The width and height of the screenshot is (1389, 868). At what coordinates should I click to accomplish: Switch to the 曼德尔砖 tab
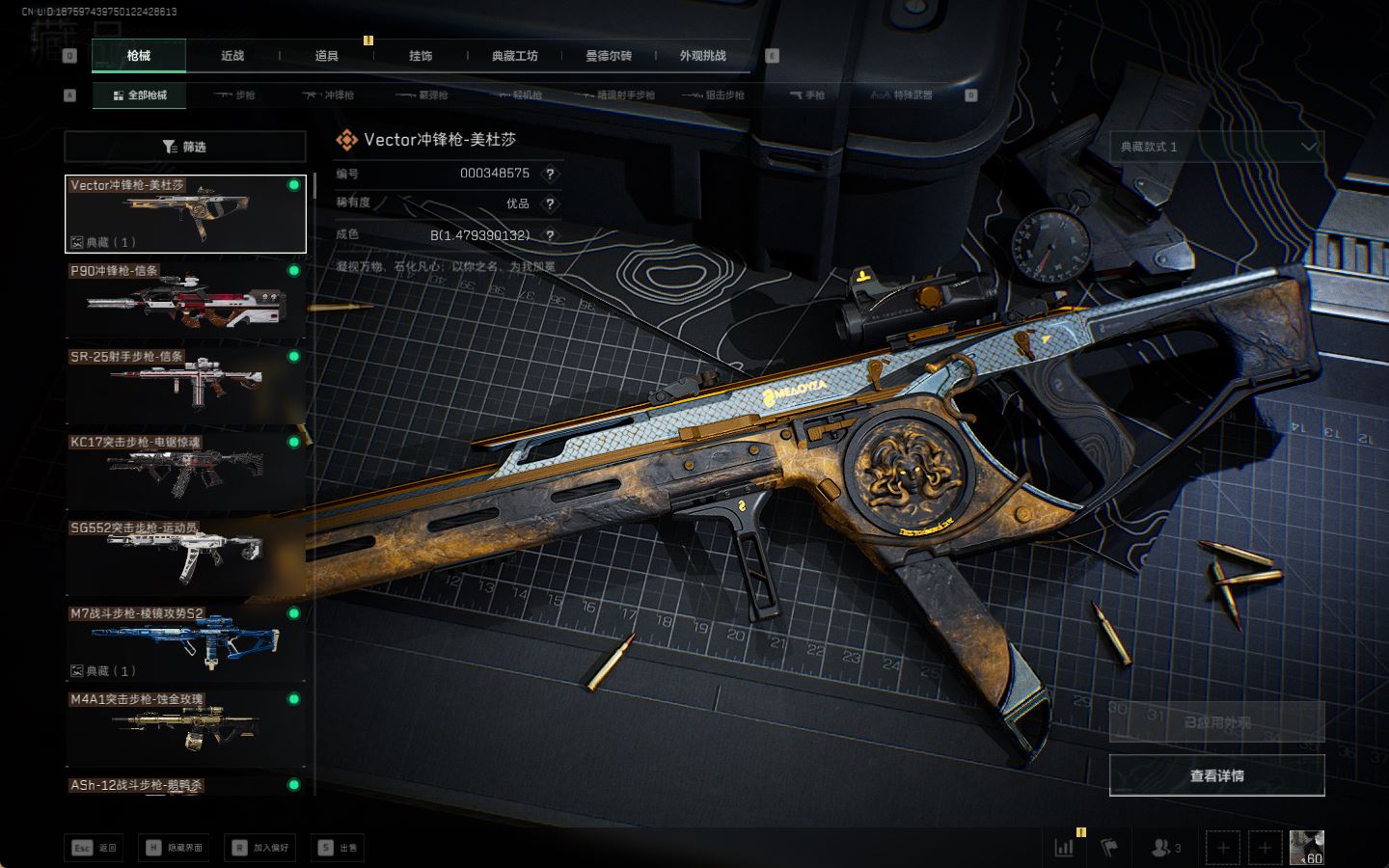coord(609,56)
